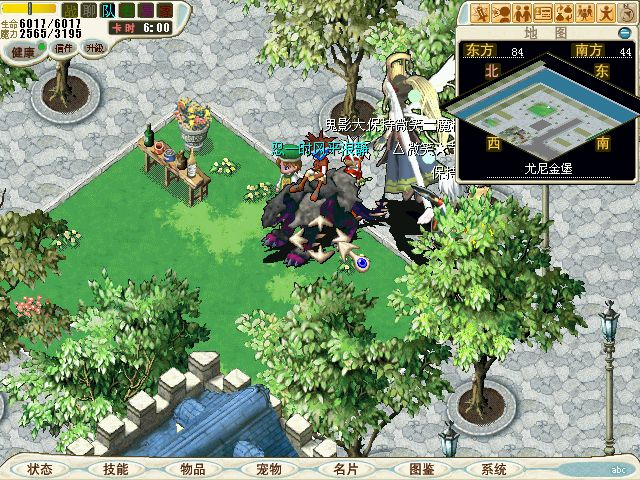The height and width of the screenshot is (480, 640).
Task: Open the 信件 mail button
Action: tap(64, 47)
